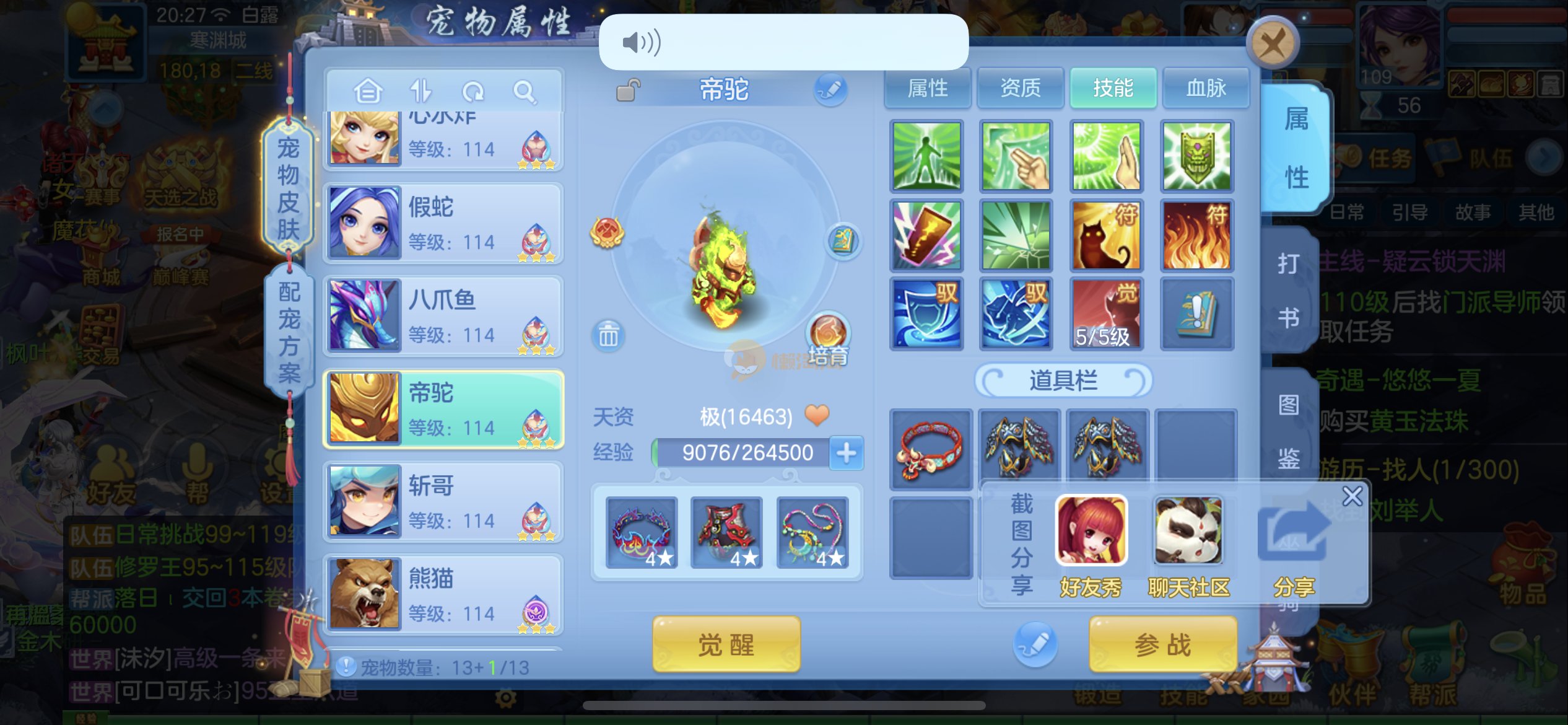
Task: Edit the pet name 帝驼 with pencil icon
Action: (x=830, y=90)
